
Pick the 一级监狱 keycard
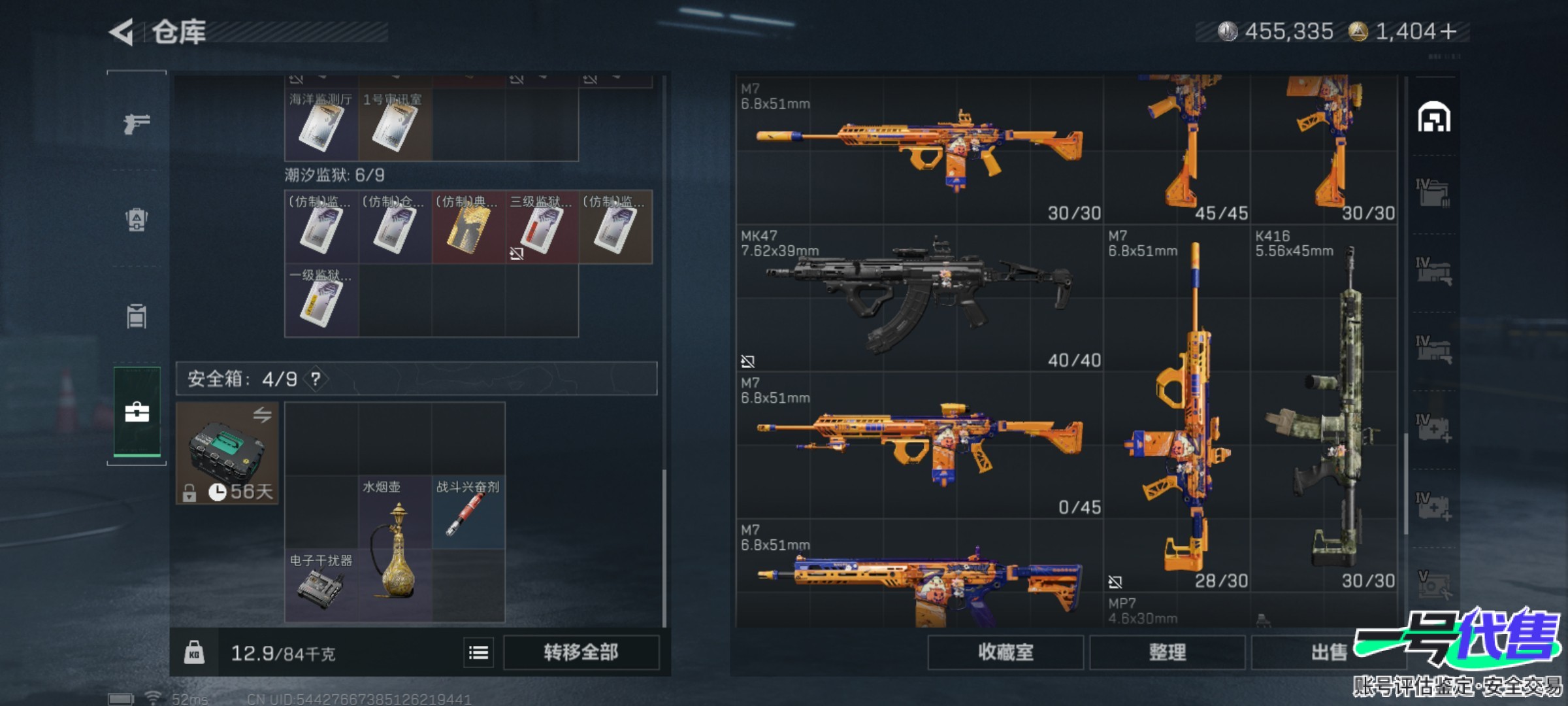[321, 300]
